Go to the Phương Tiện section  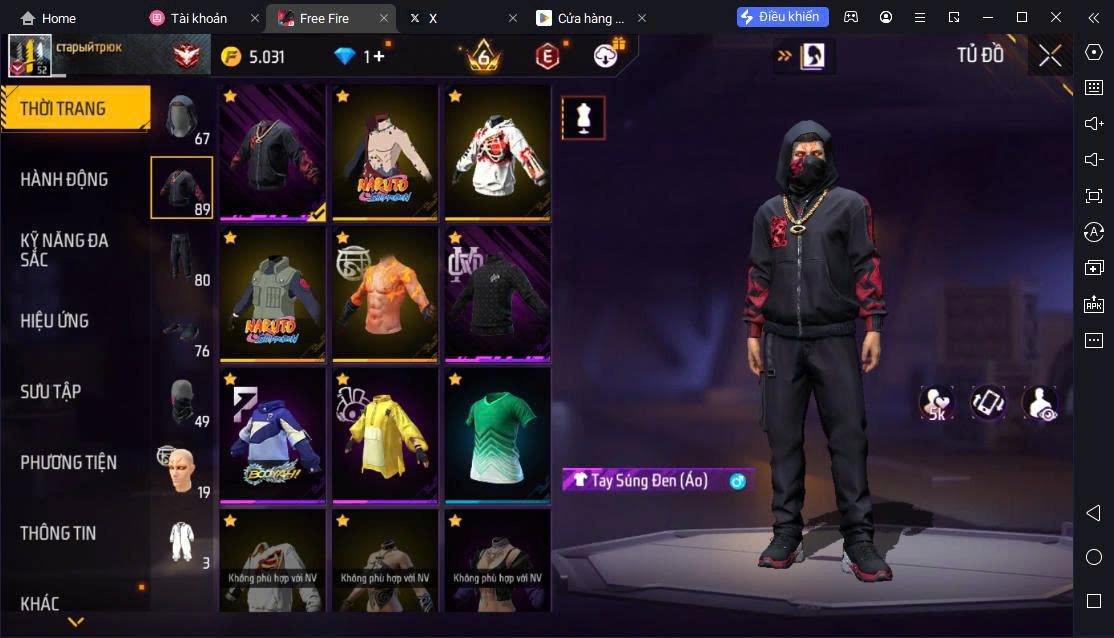click(69, 463)
